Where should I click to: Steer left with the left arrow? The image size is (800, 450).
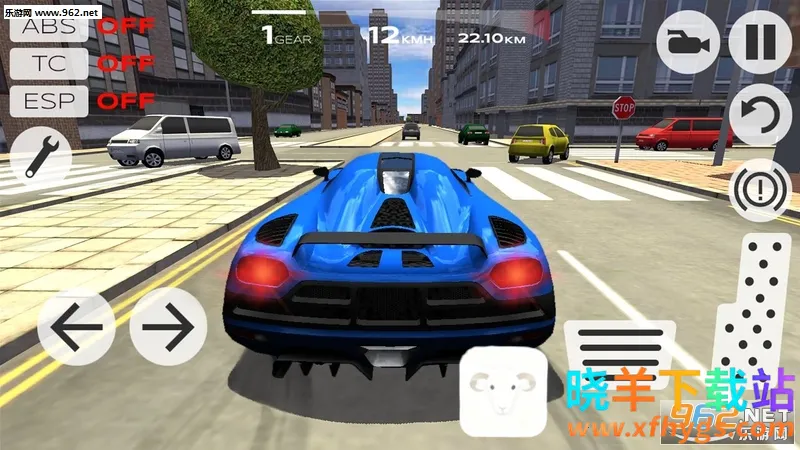(77, 327)
